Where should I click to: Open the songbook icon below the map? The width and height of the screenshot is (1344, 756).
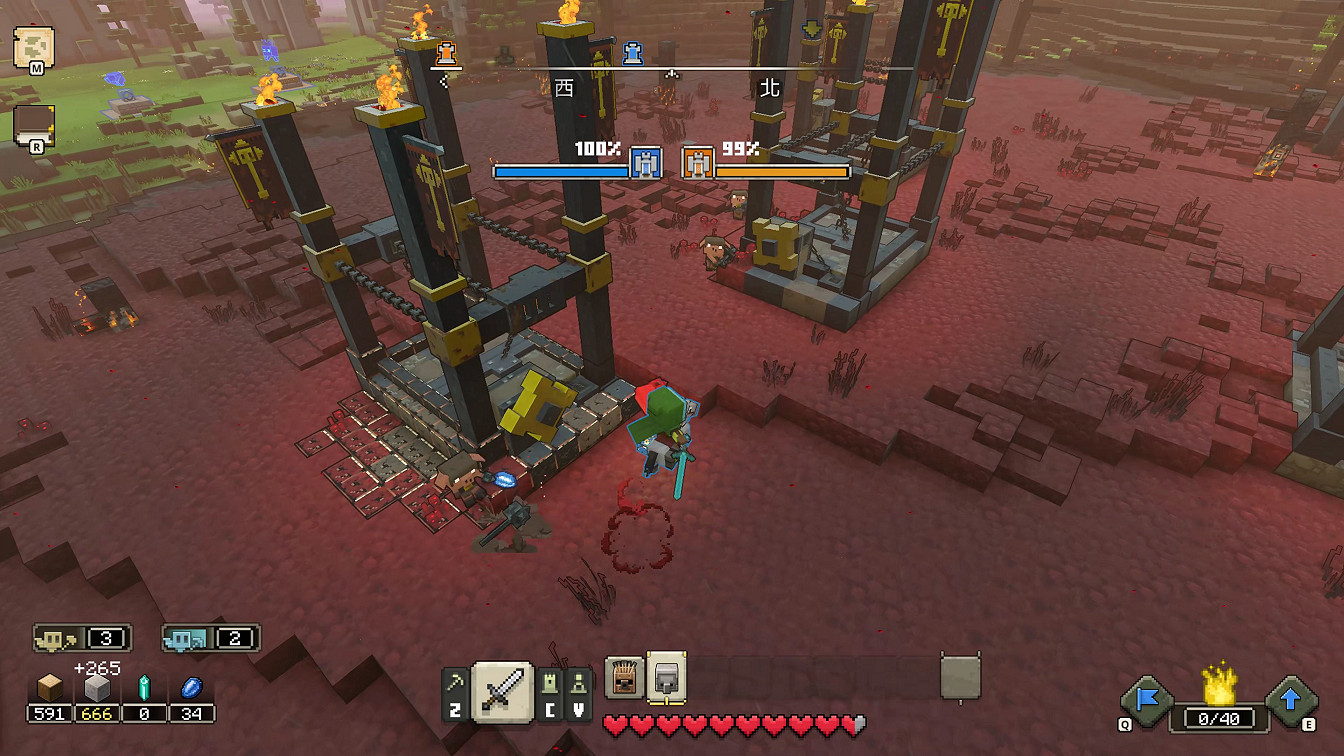(x=33, y=125)
